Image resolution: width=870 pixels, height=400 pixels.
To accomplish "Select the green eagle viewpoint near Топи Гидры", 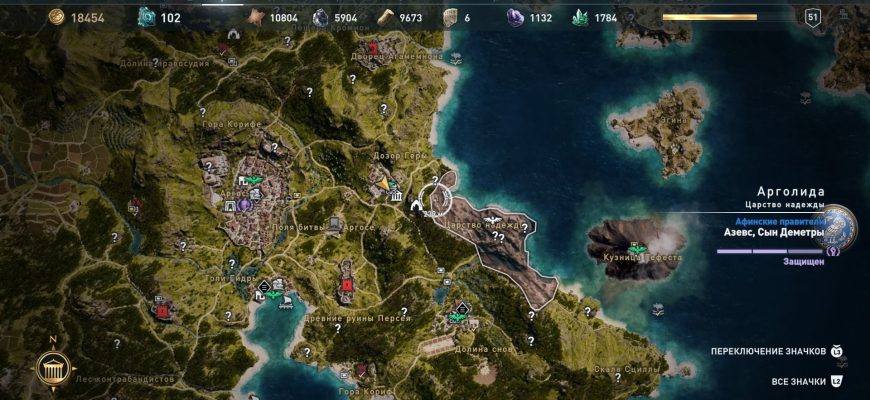I will pos(272,295).
